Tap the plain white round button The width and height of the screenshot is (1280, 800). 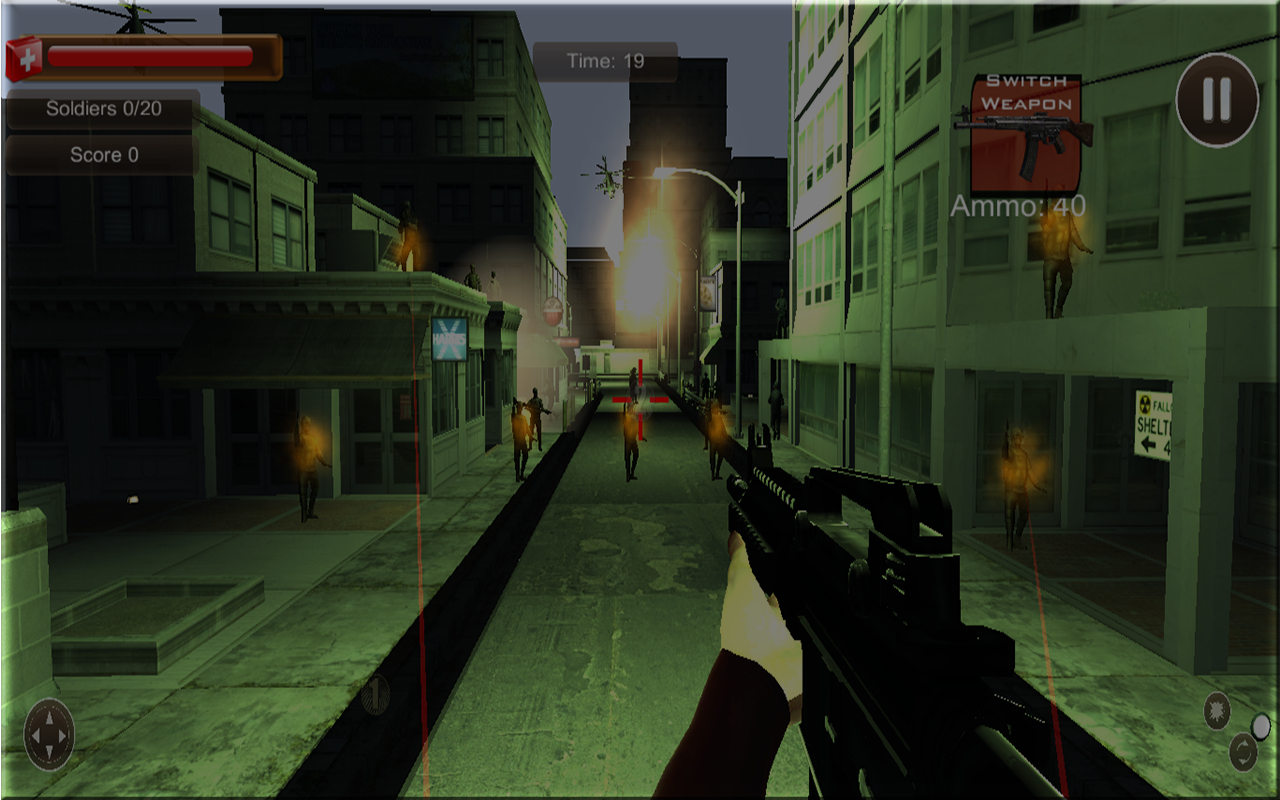[1262, 725]
